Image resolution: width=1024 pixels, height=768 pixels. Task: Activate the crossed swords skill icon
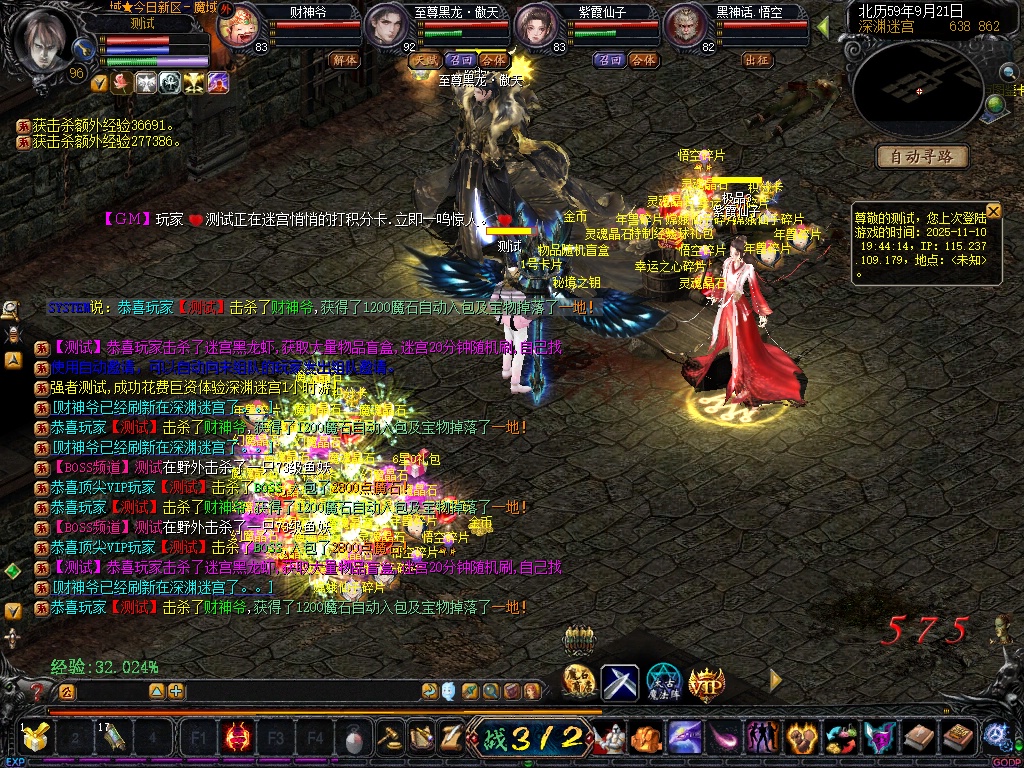click(620, 683)
